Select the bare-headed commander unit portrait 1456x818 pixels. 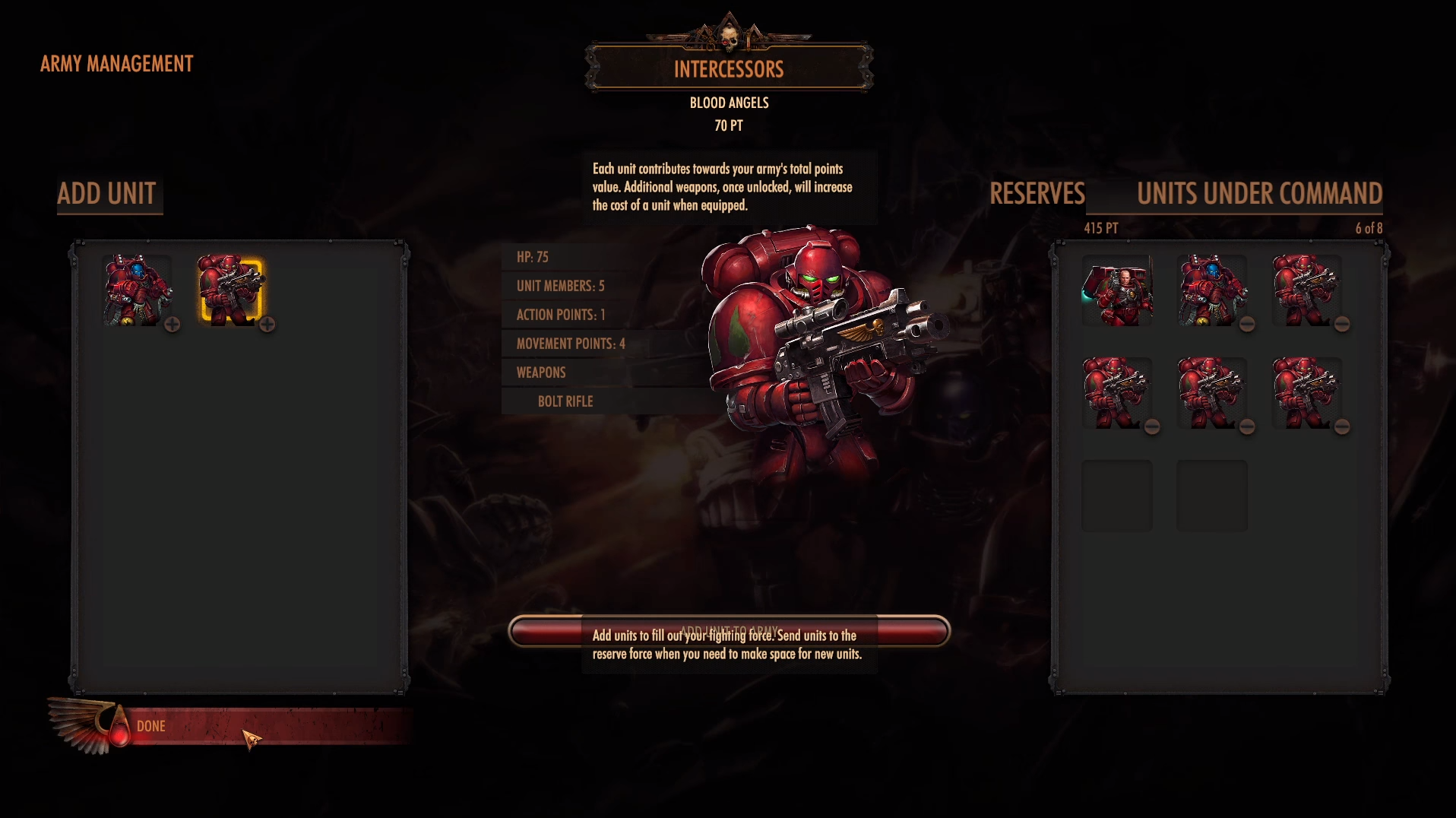point(1116,290)
